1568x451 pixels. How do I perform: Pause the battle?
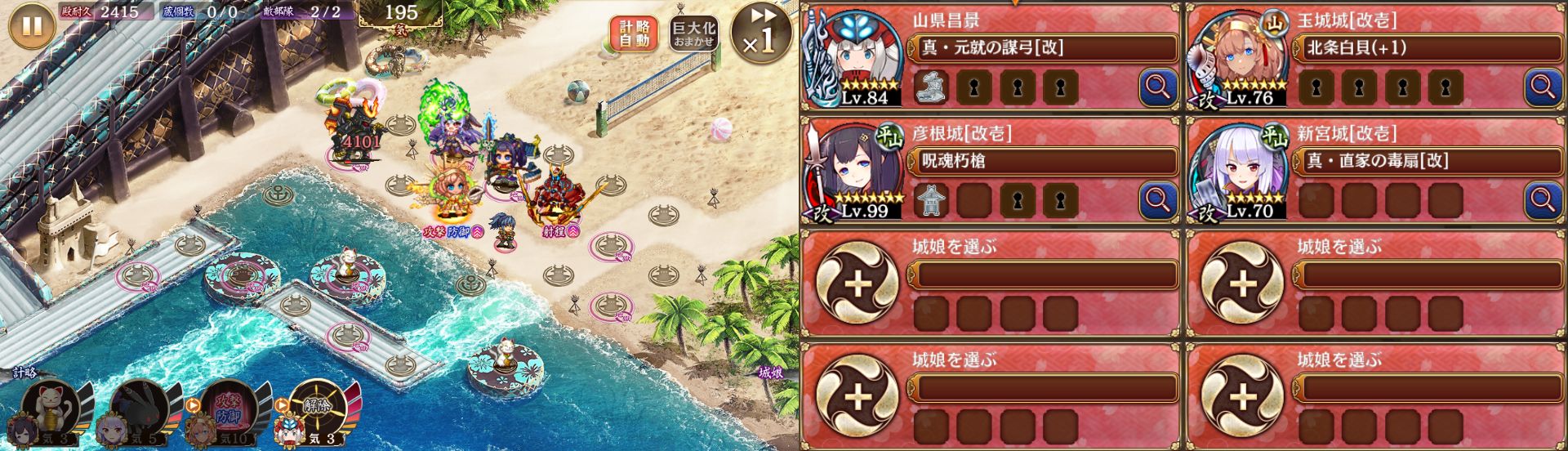[x=31, y=26]
